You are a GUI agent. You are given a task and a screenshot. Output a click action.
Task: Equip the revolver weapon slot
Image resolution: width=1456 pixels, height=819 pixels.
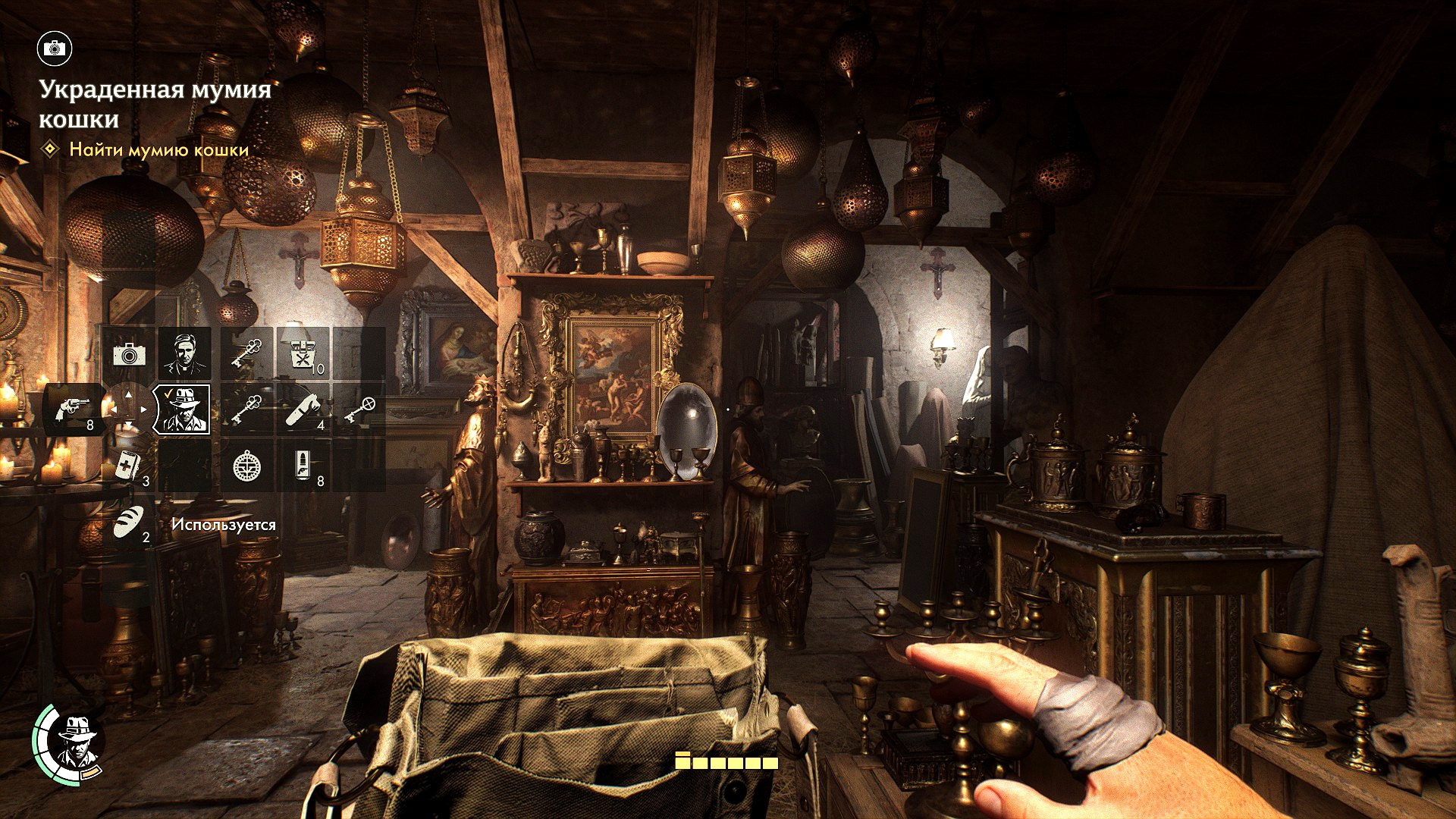coord(74,410)
